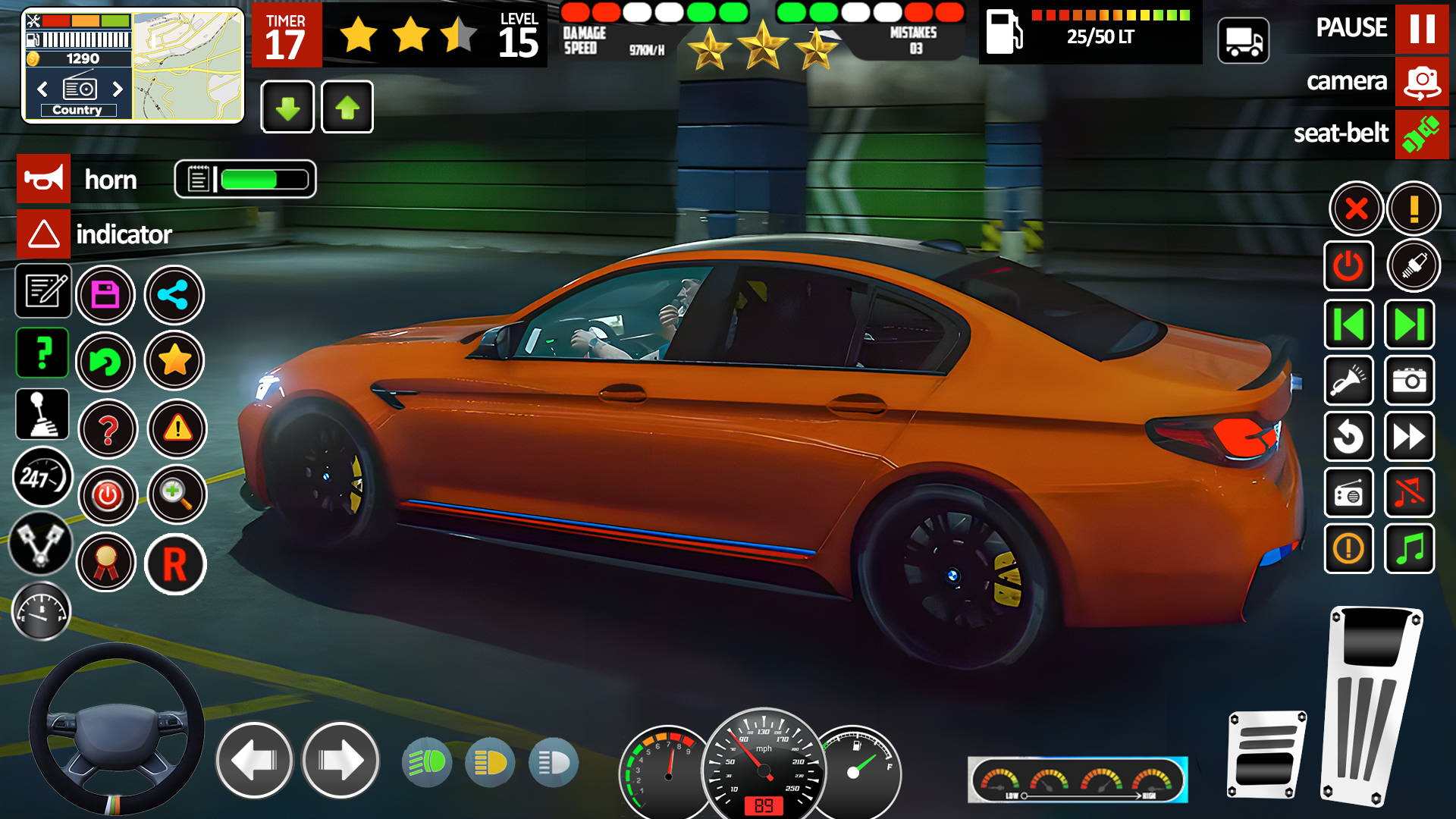The image size is (1456, 819).
Task: Turn on the flashlight icon
Action: (1349, 381)
